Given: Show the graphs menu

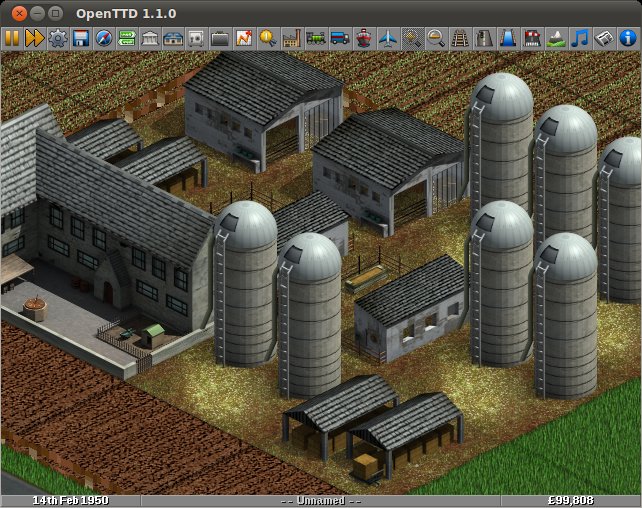Looking at the screenshot, I should click(244, 38).
